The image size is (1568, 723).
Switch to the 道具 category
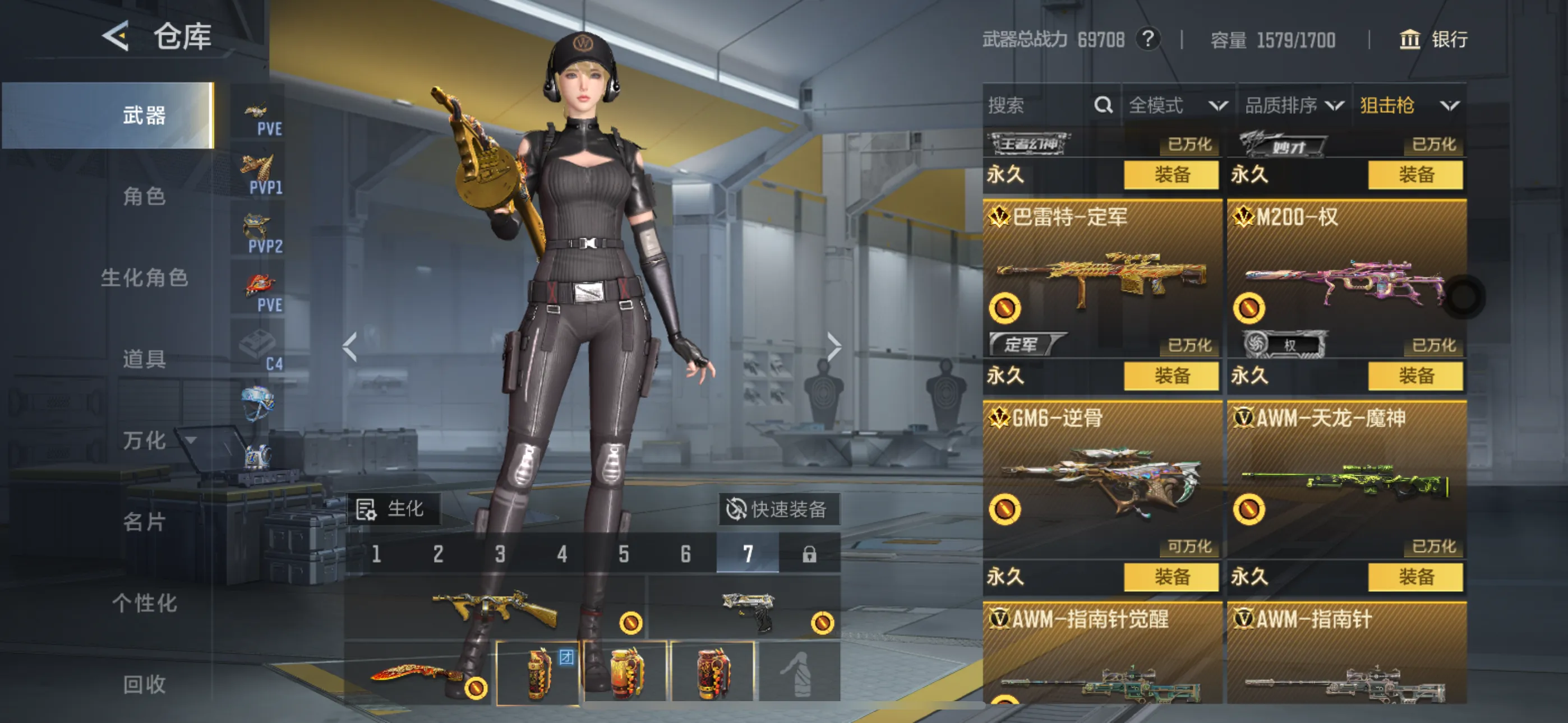(144, 359)
